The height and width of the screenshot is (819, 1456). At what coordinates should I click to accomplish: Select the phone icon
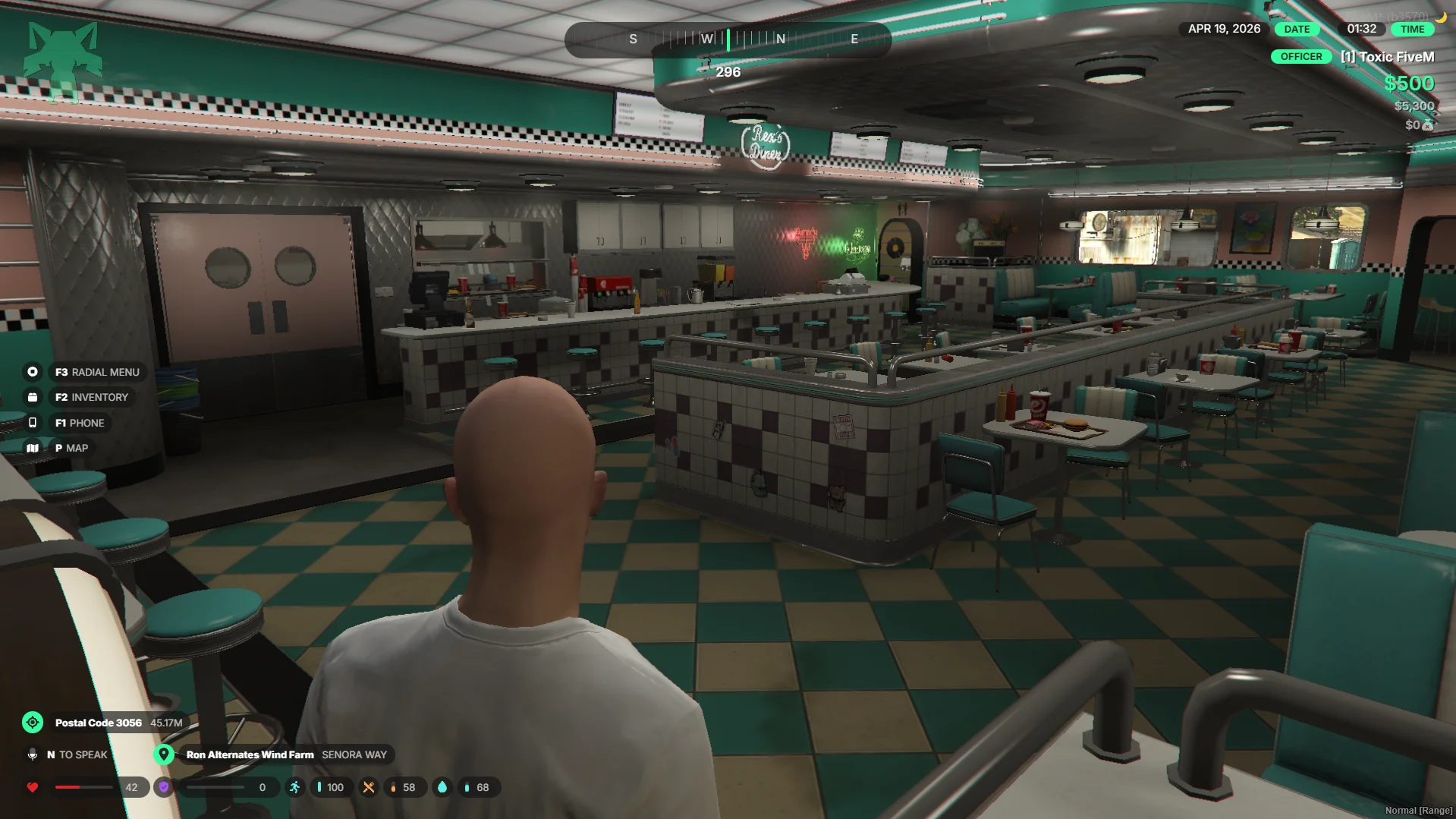point(33,423)
